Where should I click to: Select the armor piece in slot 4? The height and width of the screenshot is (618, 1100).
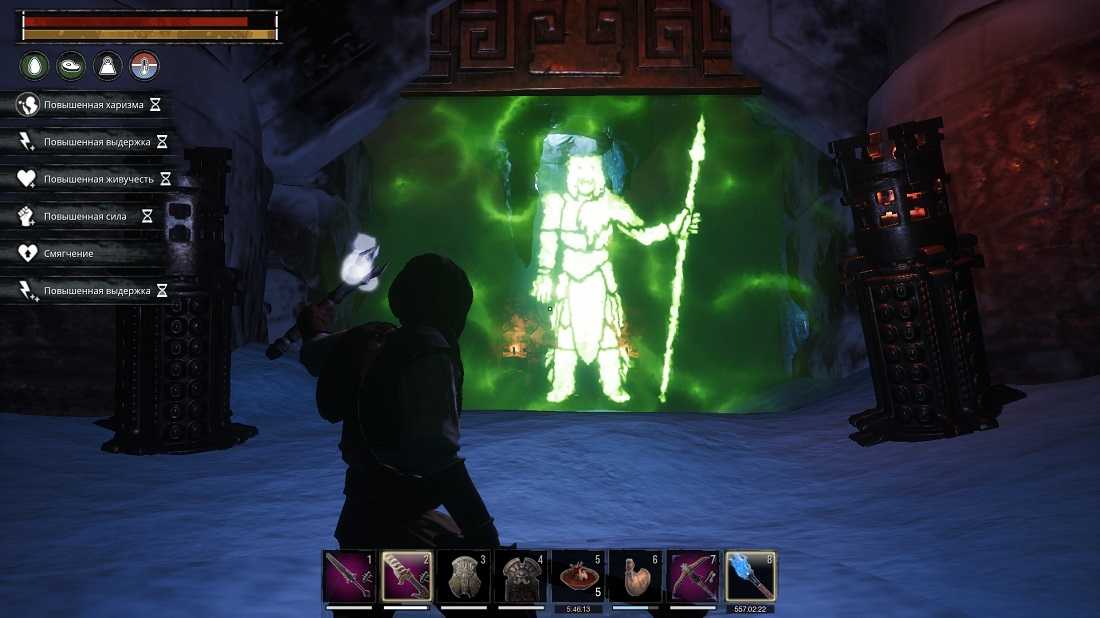click(521, 577)
